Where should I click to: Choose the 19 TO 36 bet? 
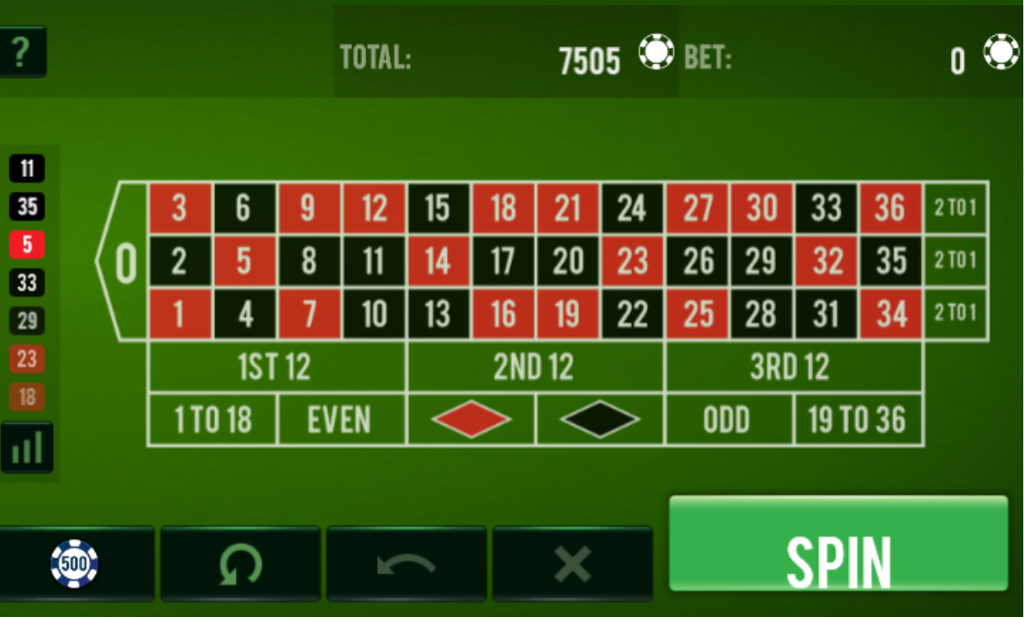click(x=857, y=420)
